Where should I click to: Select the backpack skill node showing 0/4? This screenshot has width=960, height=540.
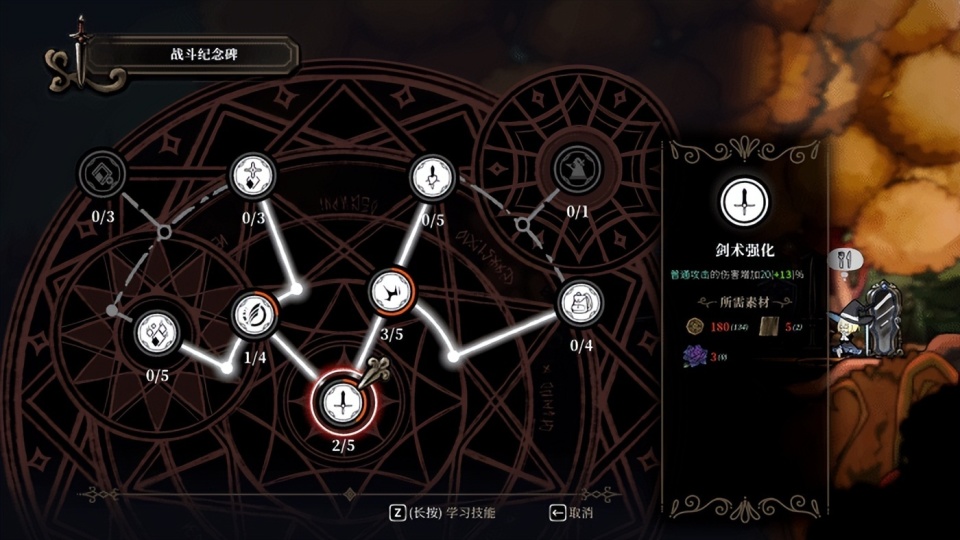[580, 304]
